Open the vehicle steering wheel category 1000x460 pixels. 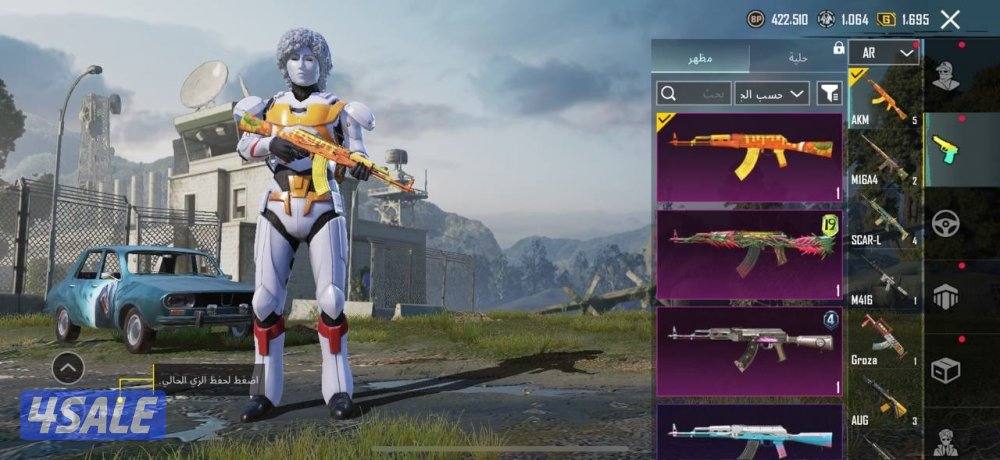[945, 222]
